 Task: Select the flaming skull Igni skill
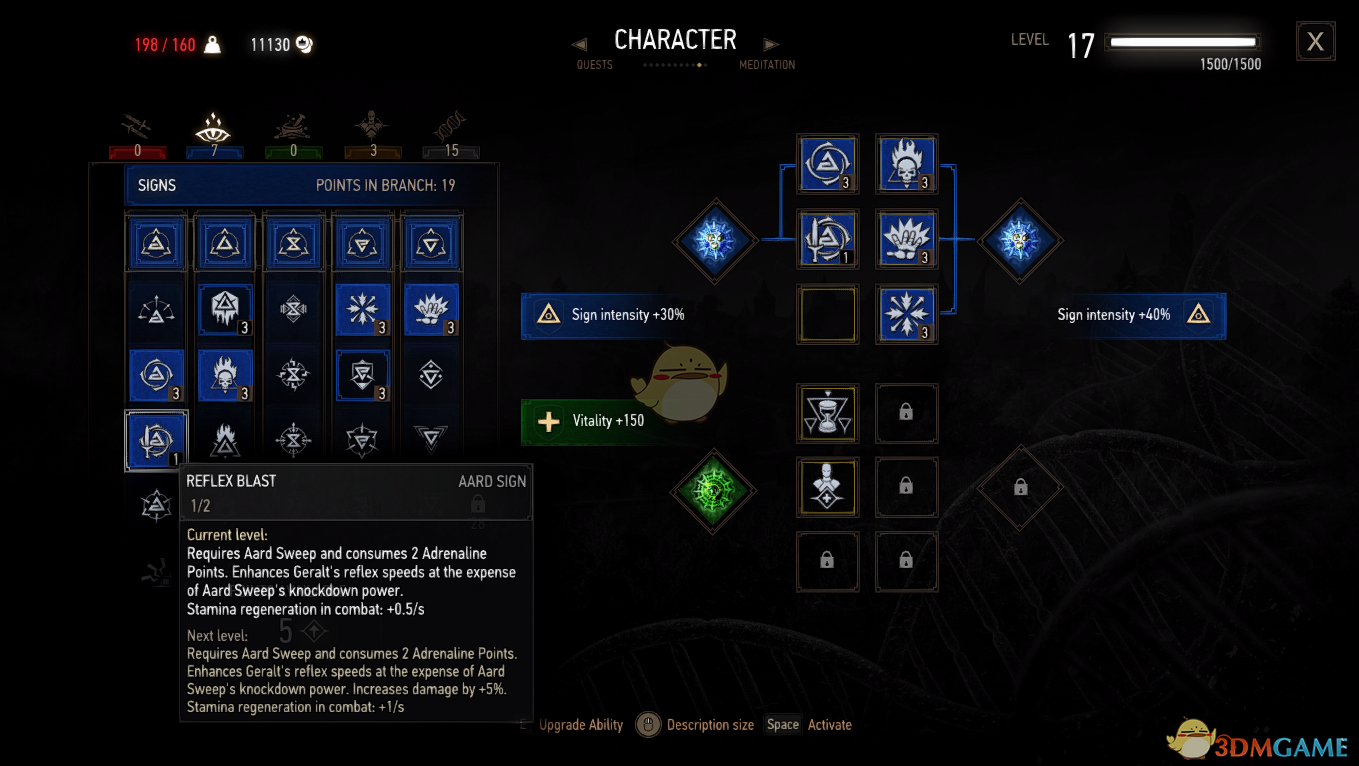click(906, 163)
